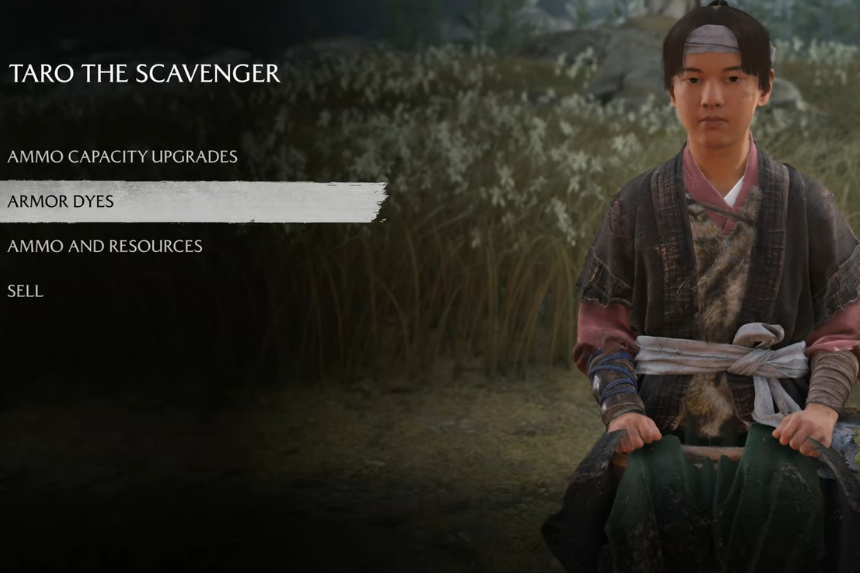860x573 pixels.
Task: Choose Ammo and Resources option
Action: (105, 246)
